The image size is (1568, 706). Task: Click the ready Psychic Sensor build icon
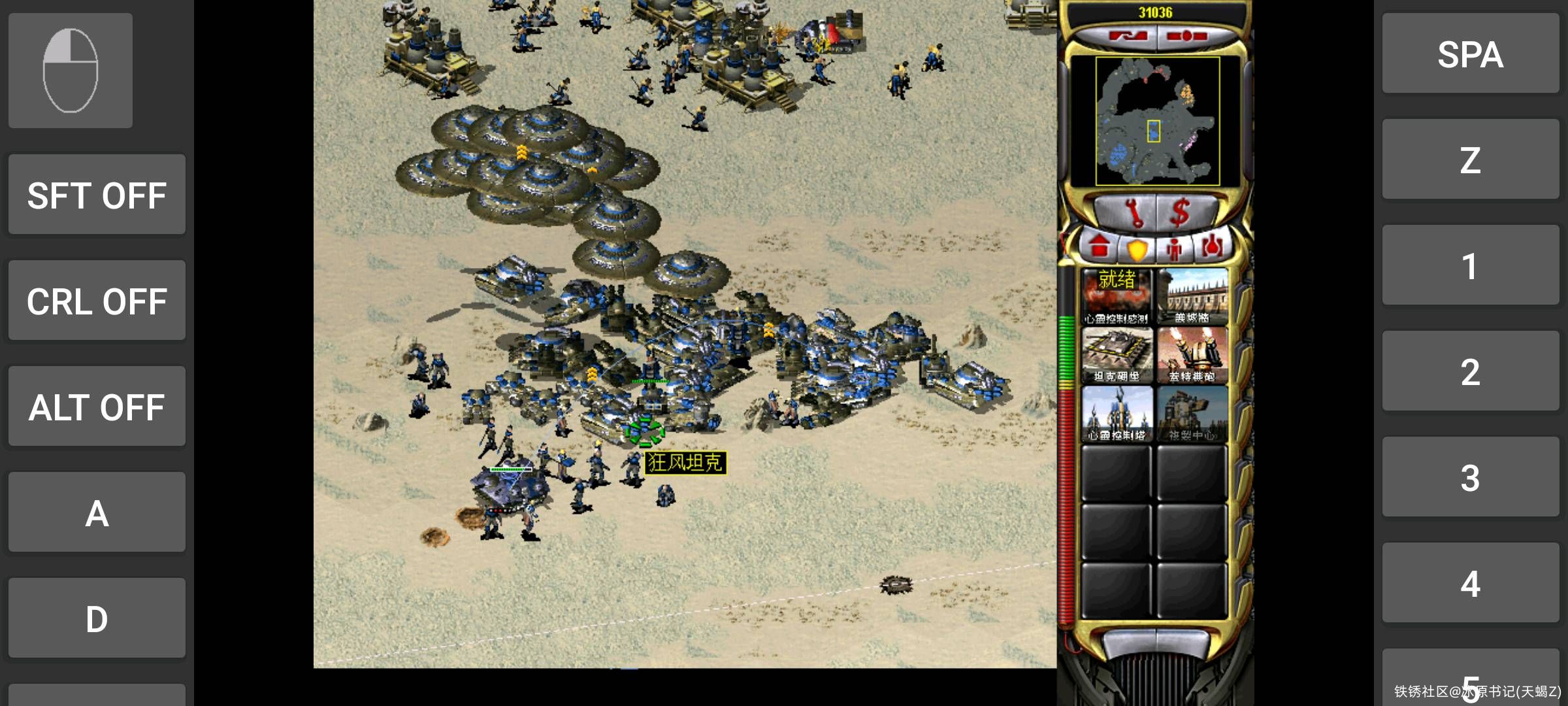tap(1117, 297)
